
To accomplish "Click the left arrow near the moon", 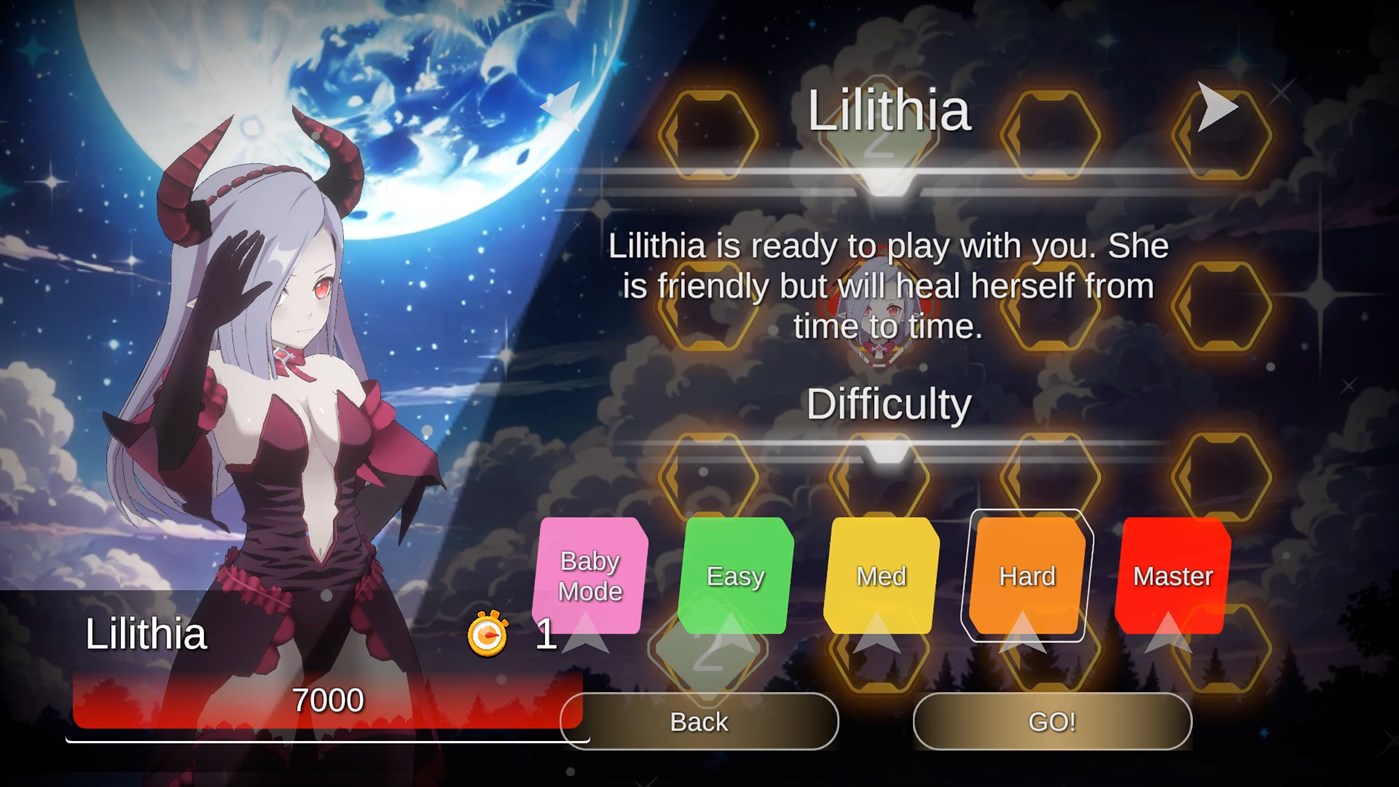I will 561,104.
